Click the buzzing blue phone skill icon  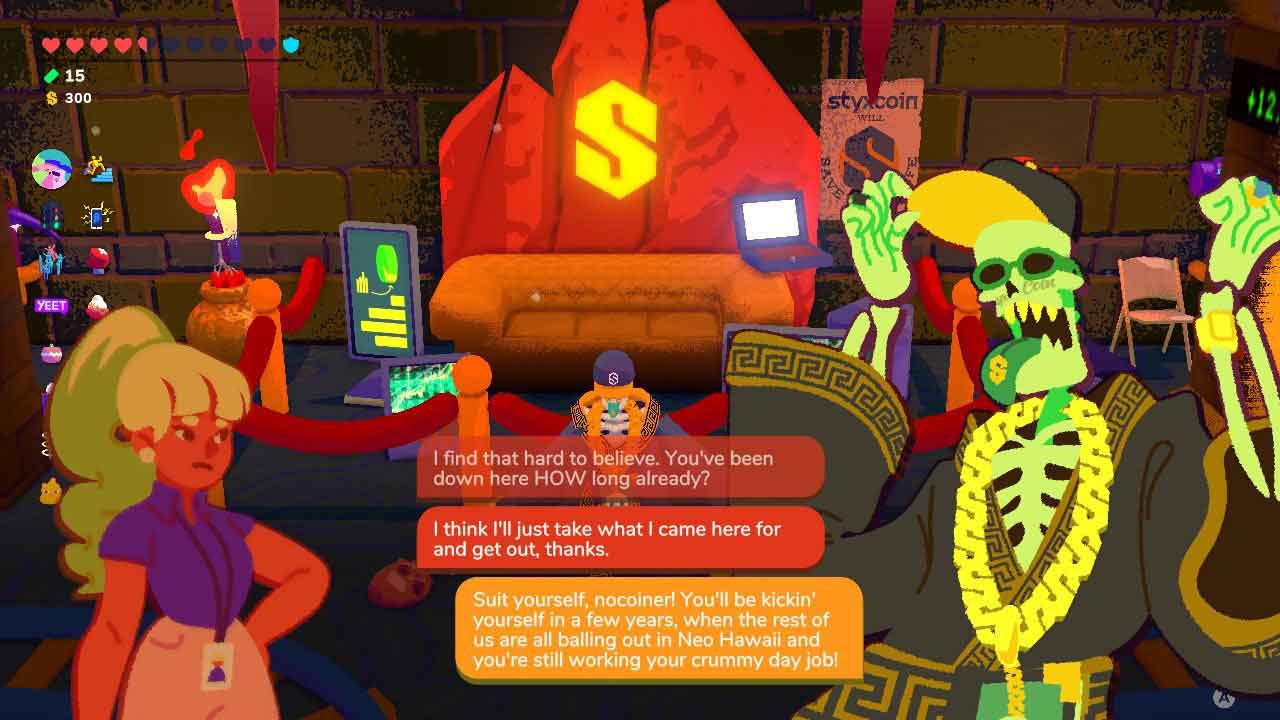click(x=98, y=216)
